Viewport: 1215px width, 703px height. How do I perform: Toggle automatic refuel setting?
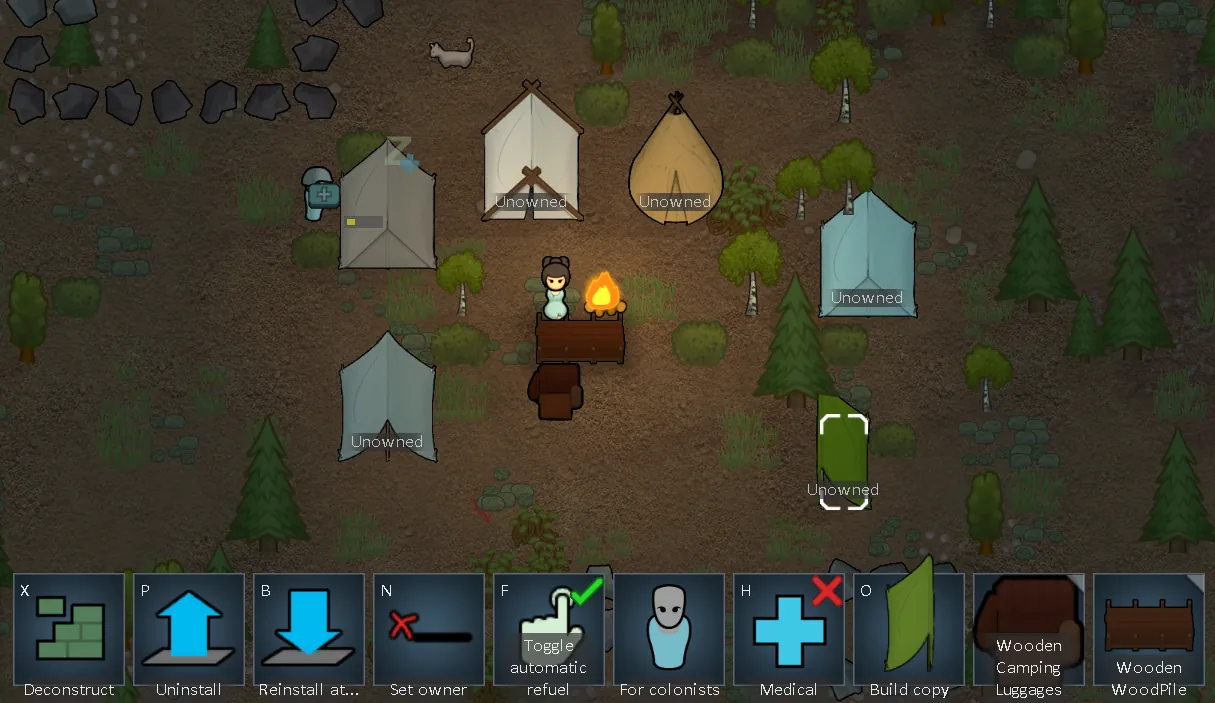pyautogui.click(x=549, y=629)
